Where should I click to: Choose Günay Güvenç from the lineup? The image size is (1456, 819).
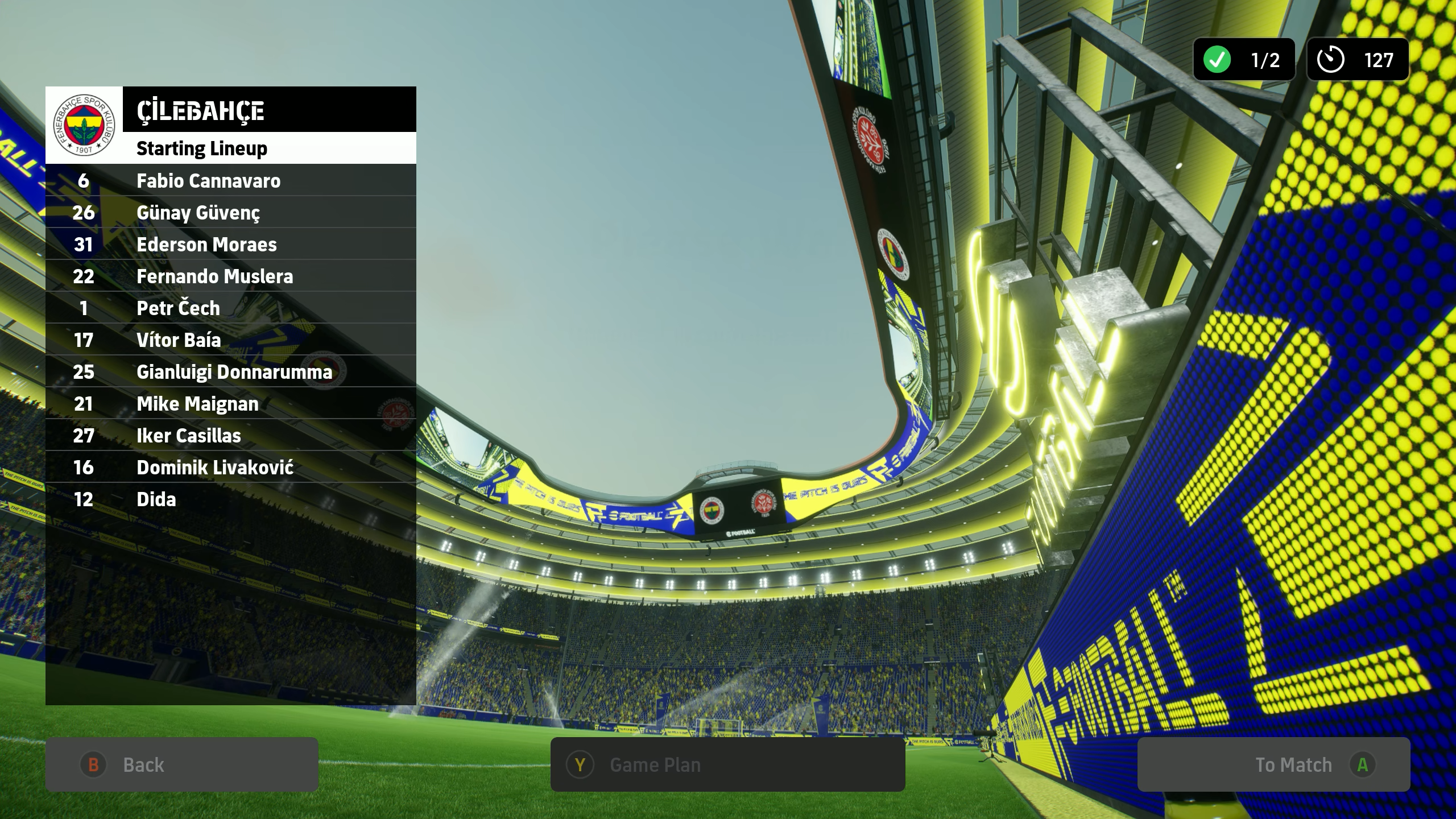[x=231, y=213]
